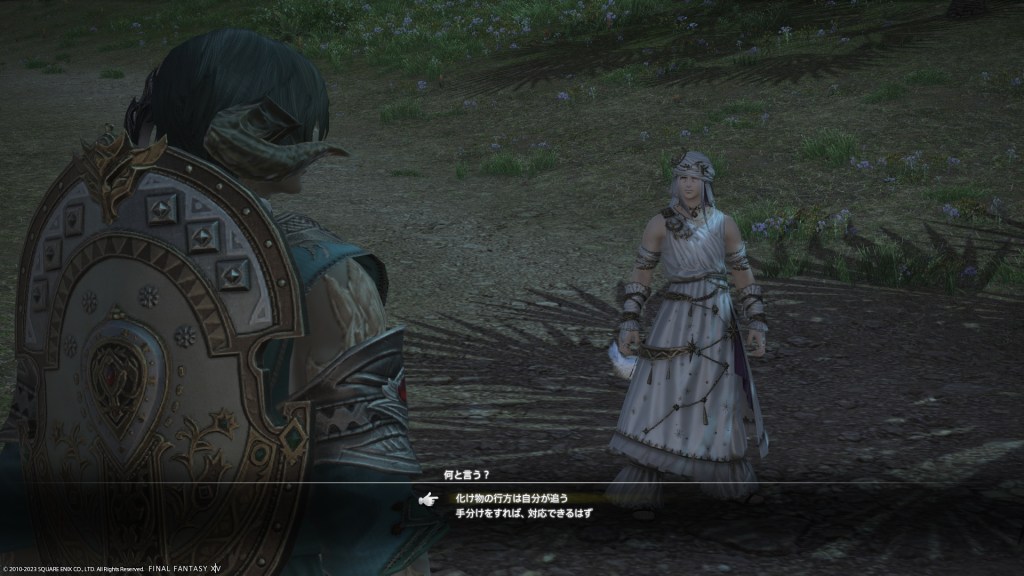This screenshot has width=1024, height=576.
Task: Select the option 手分けをすれば、対応できるはず
Action: [524, 513]
